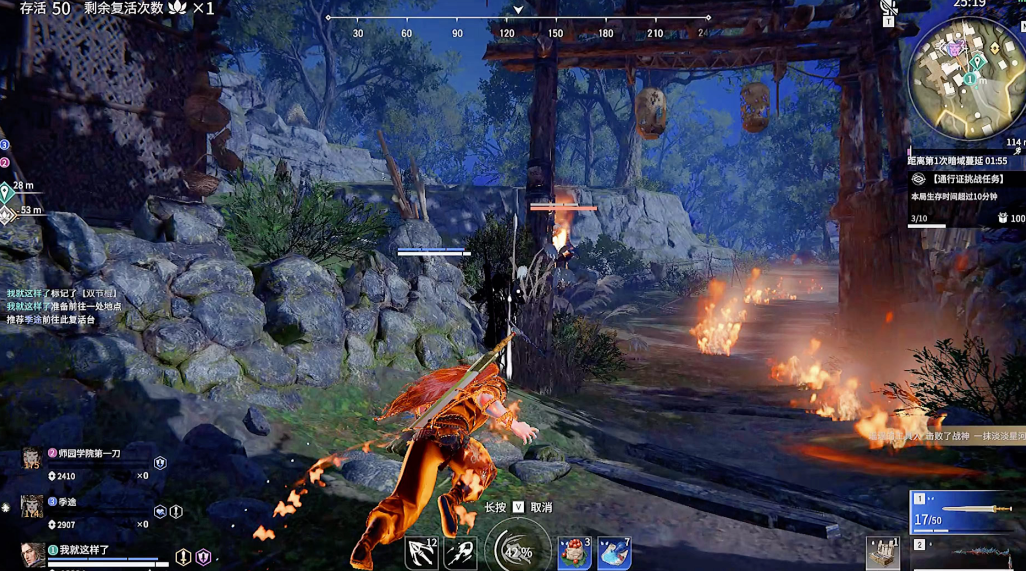Use the red berry healing item

(x=574, y=553)
